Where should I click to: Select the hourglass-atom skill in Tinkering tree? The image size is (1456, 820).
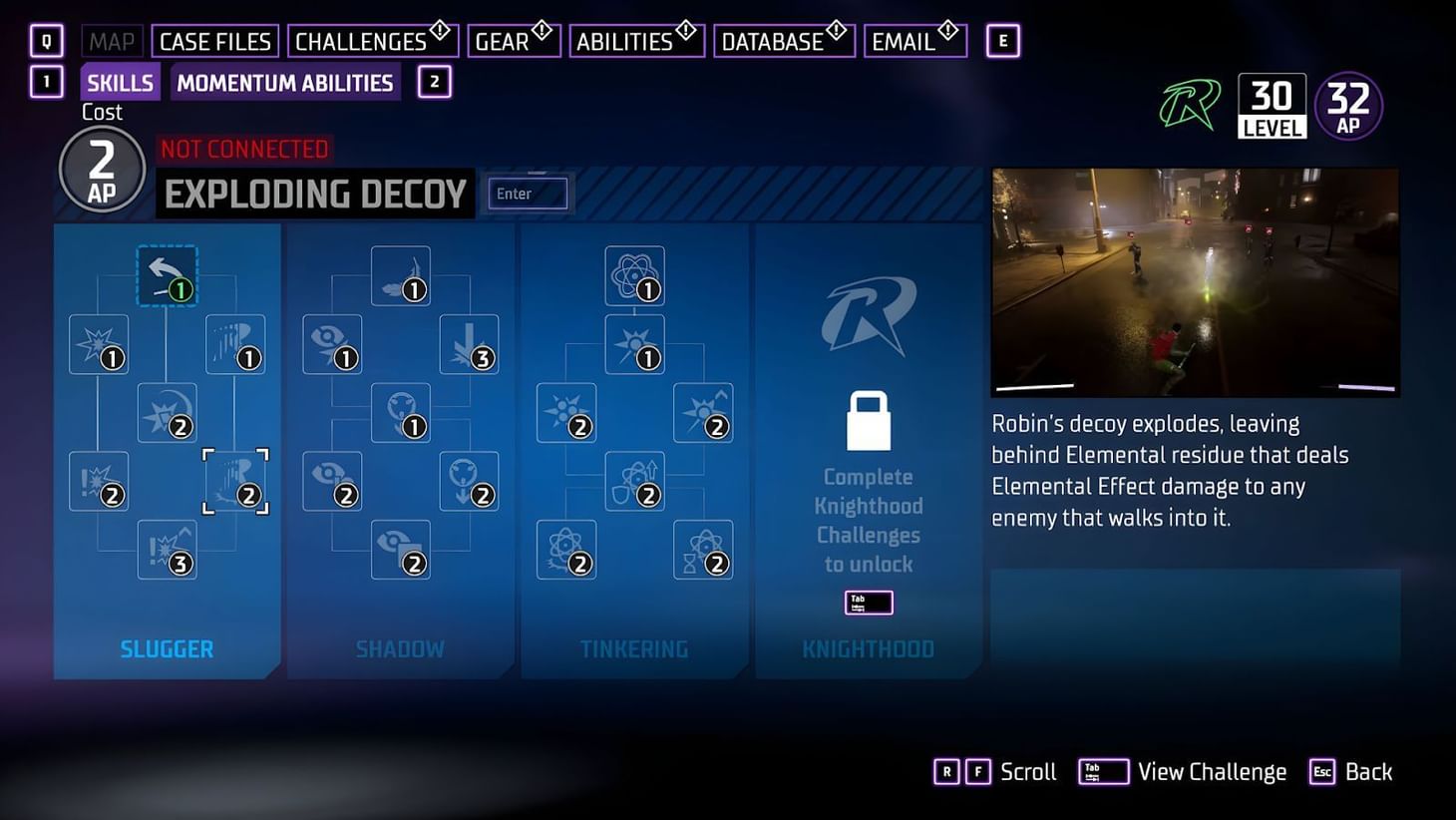[x=703, y=549]
